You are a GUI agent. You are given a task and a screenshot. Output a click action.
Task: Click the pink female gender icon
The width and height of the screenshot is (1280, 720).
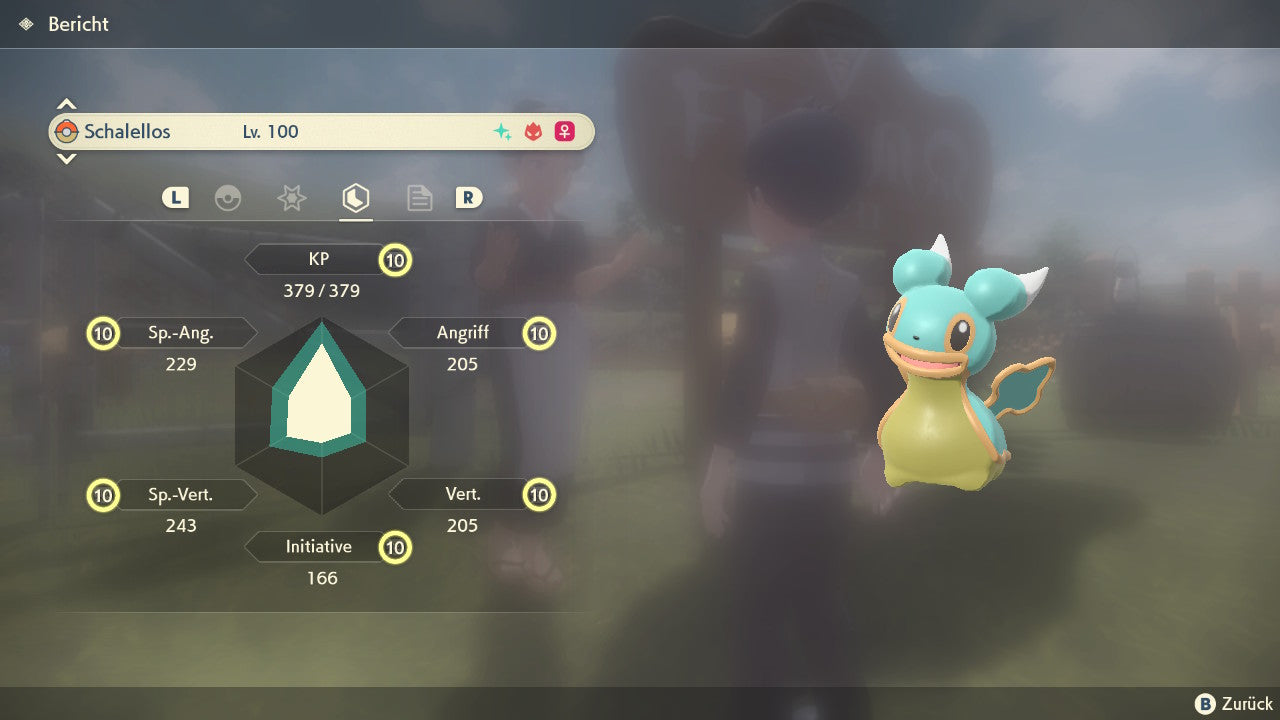coord(565,132)
